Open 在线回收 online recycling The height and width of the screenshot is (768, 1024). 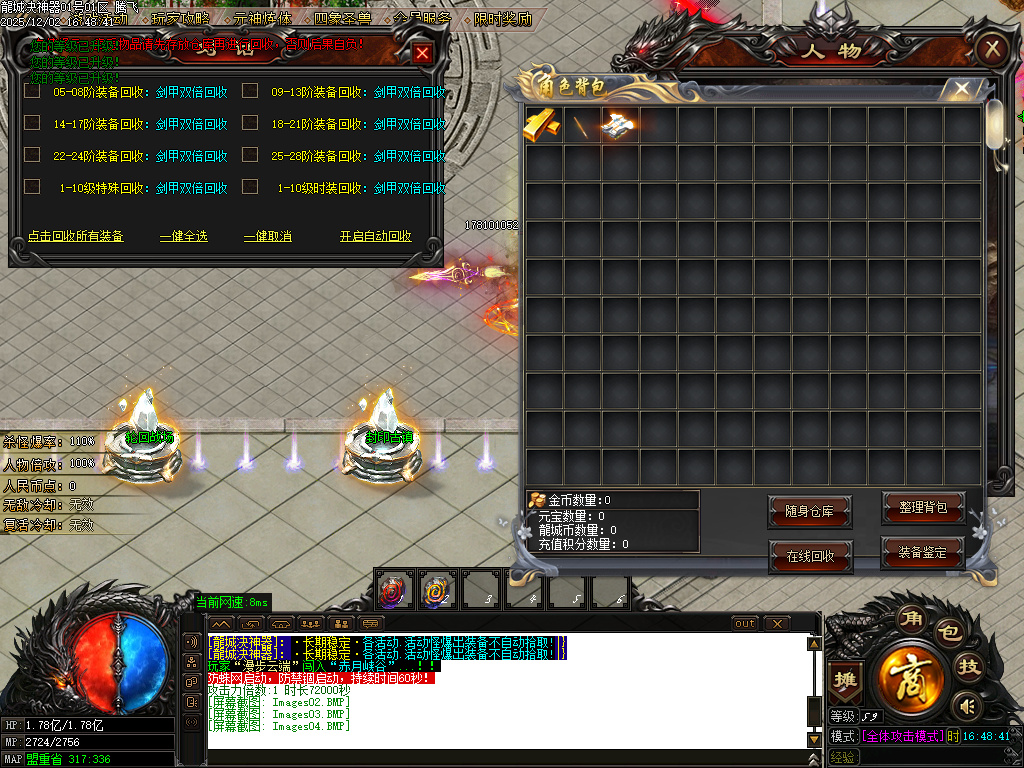click(x=809, y=556)
